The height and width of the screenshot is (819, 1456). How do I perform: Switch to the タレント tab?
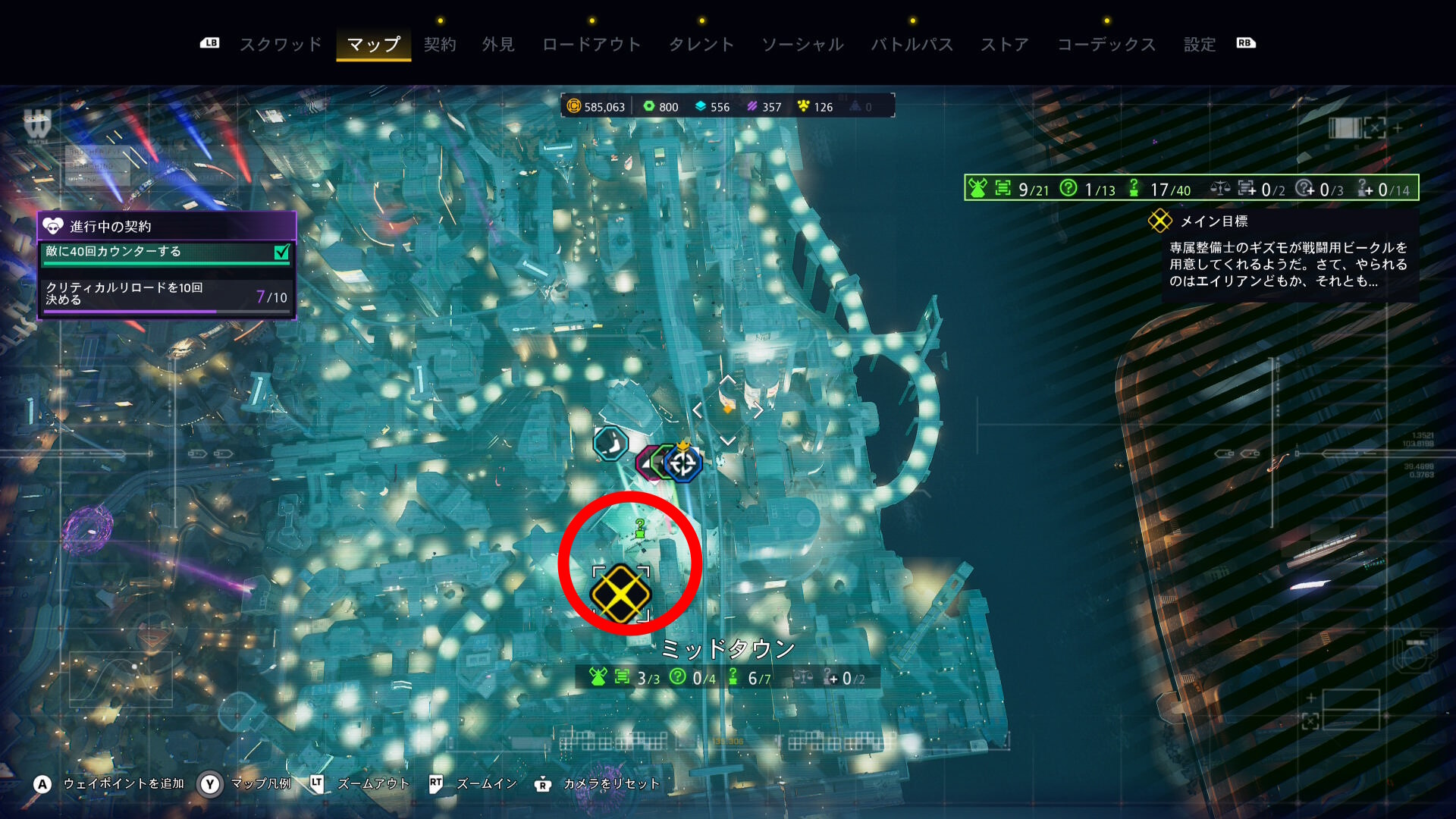(x=701, y=45)
